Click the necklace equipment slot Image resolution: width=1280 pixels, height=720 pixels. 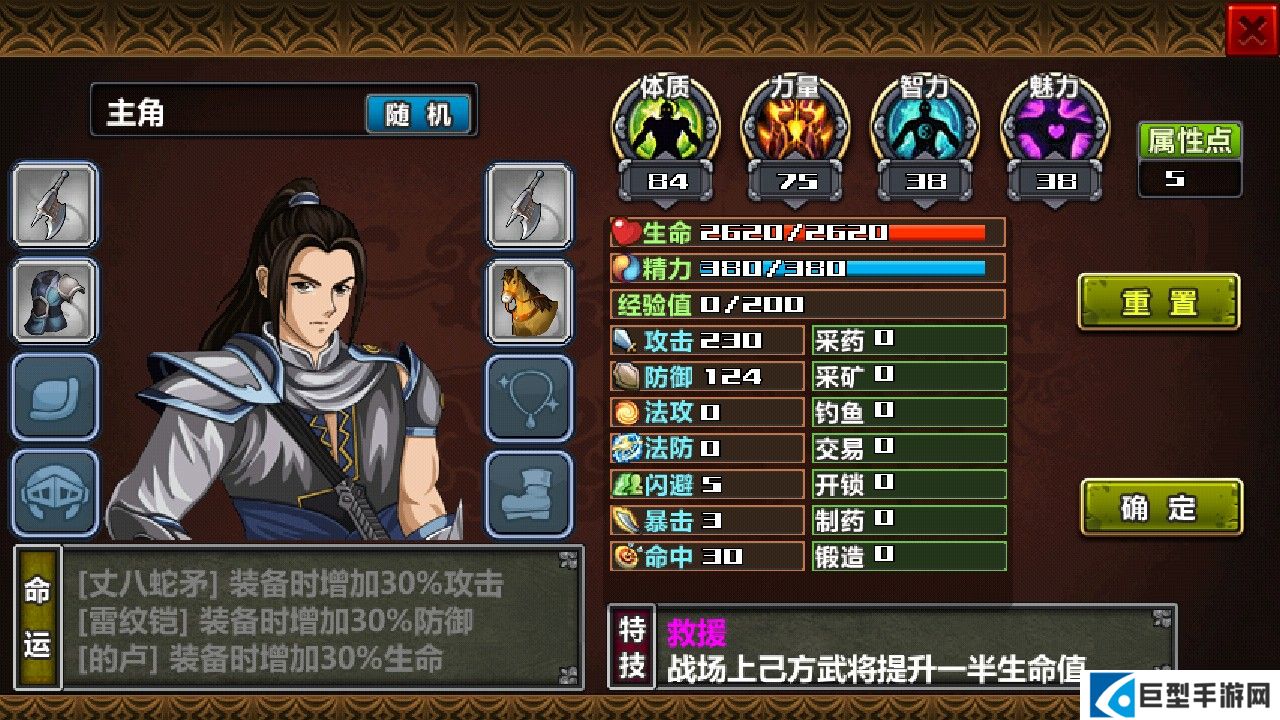[530, 394]
